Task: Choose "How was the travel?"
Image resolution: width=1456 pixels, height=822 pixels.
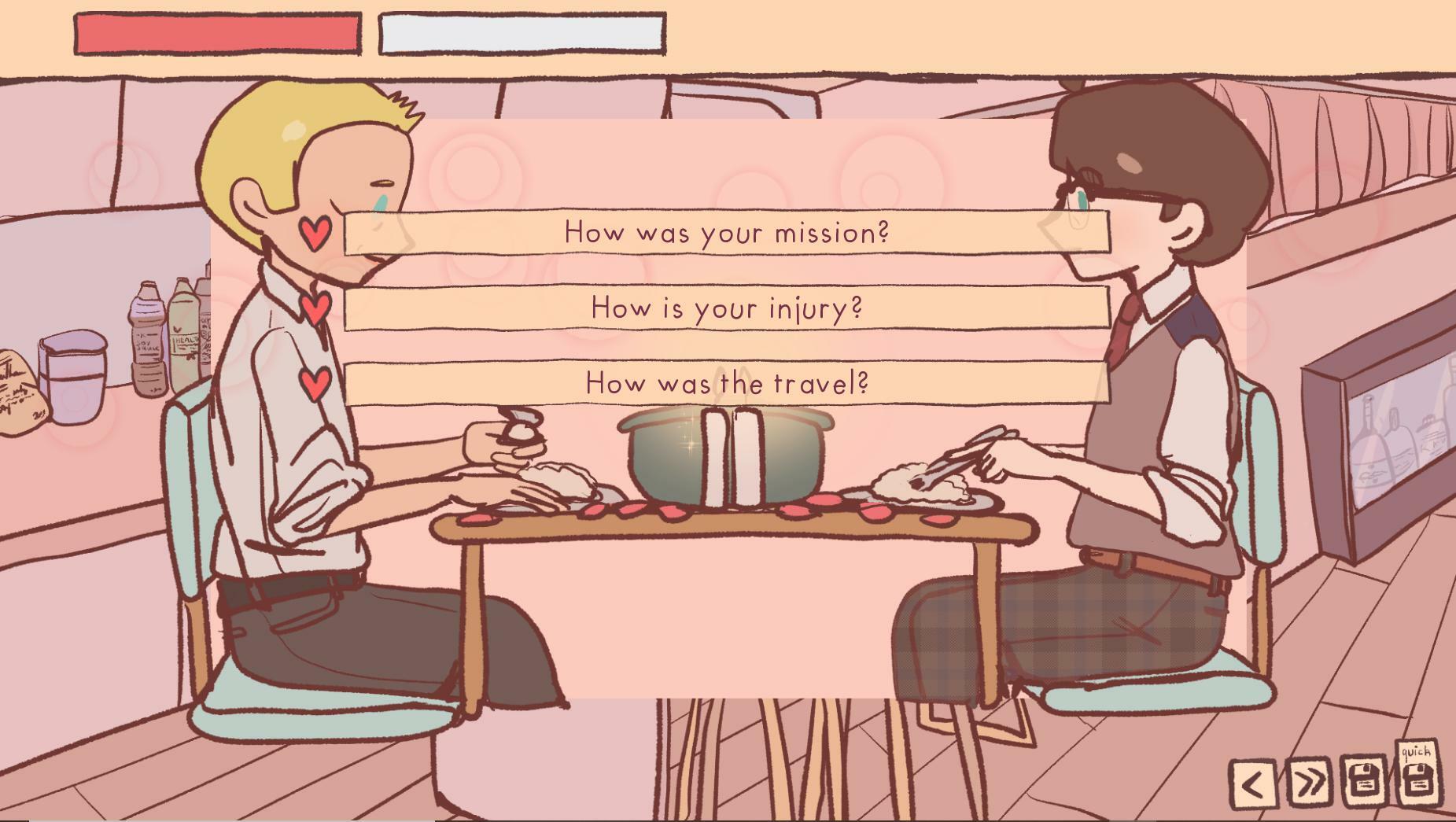Action: coord(725,384)
